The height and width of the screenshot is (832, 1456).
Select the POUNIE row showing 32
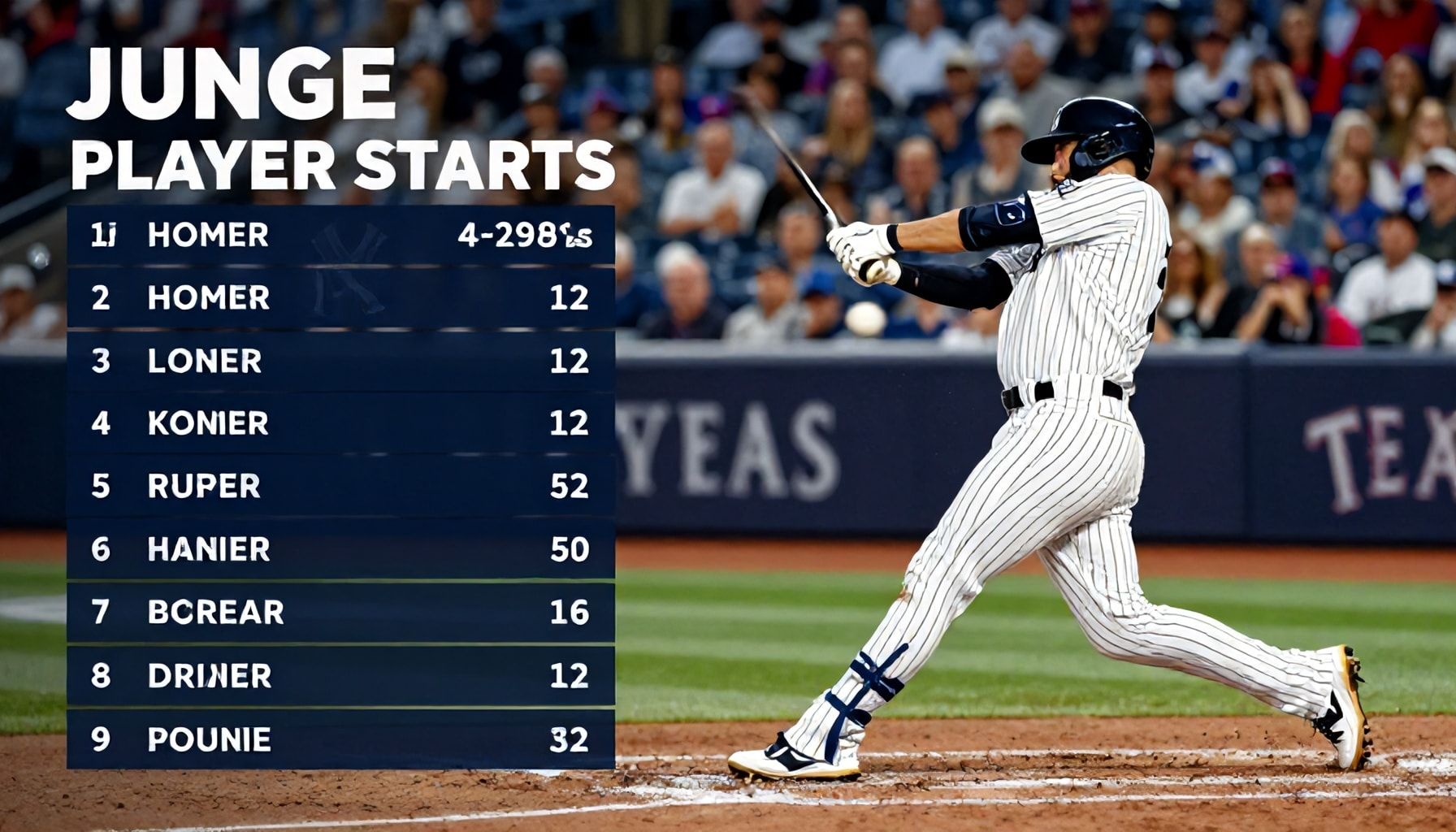coord(340,739)
